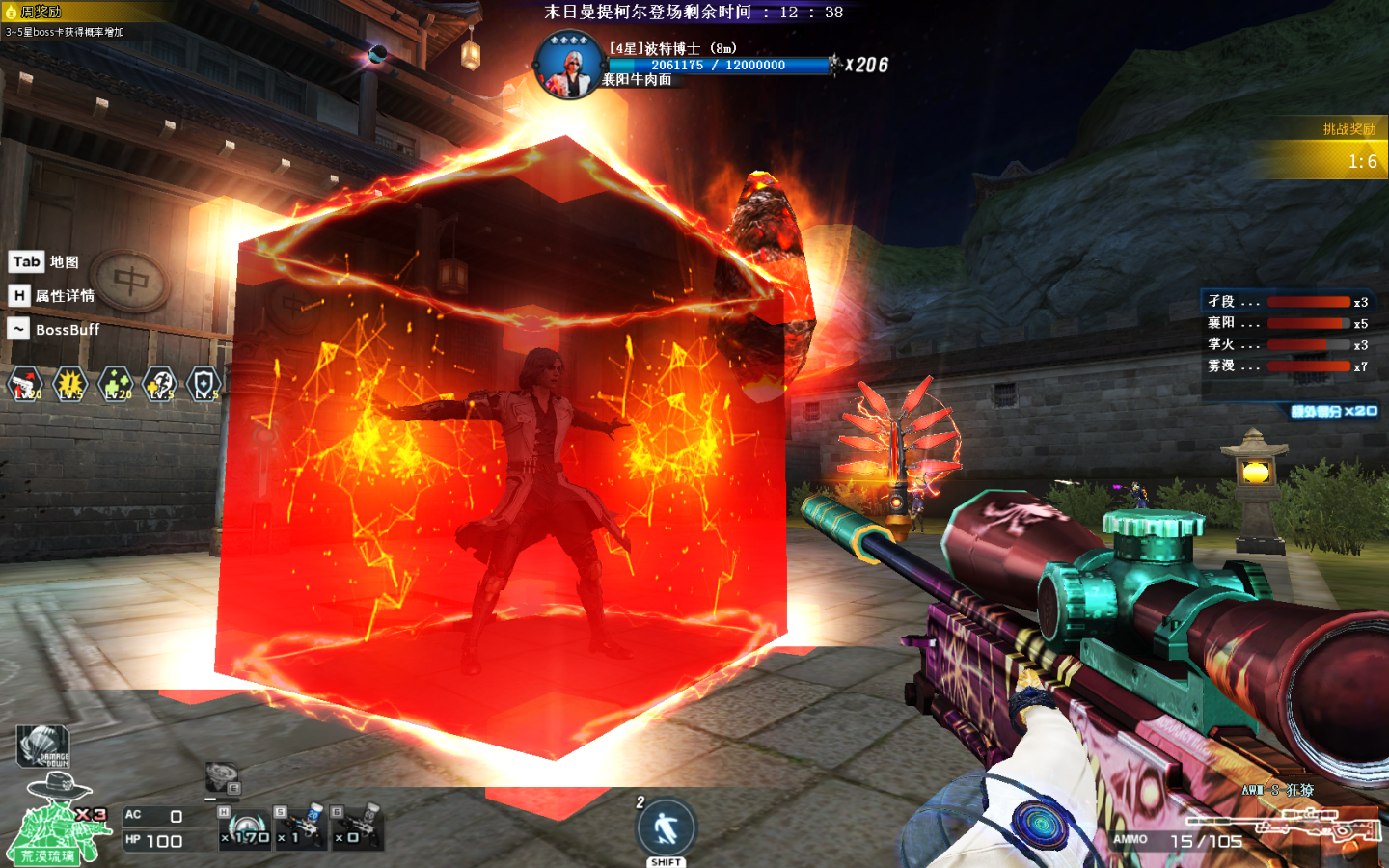1389x868 pixels.
Task: Click the boss portrait of 波特博士
Action: 569,65
